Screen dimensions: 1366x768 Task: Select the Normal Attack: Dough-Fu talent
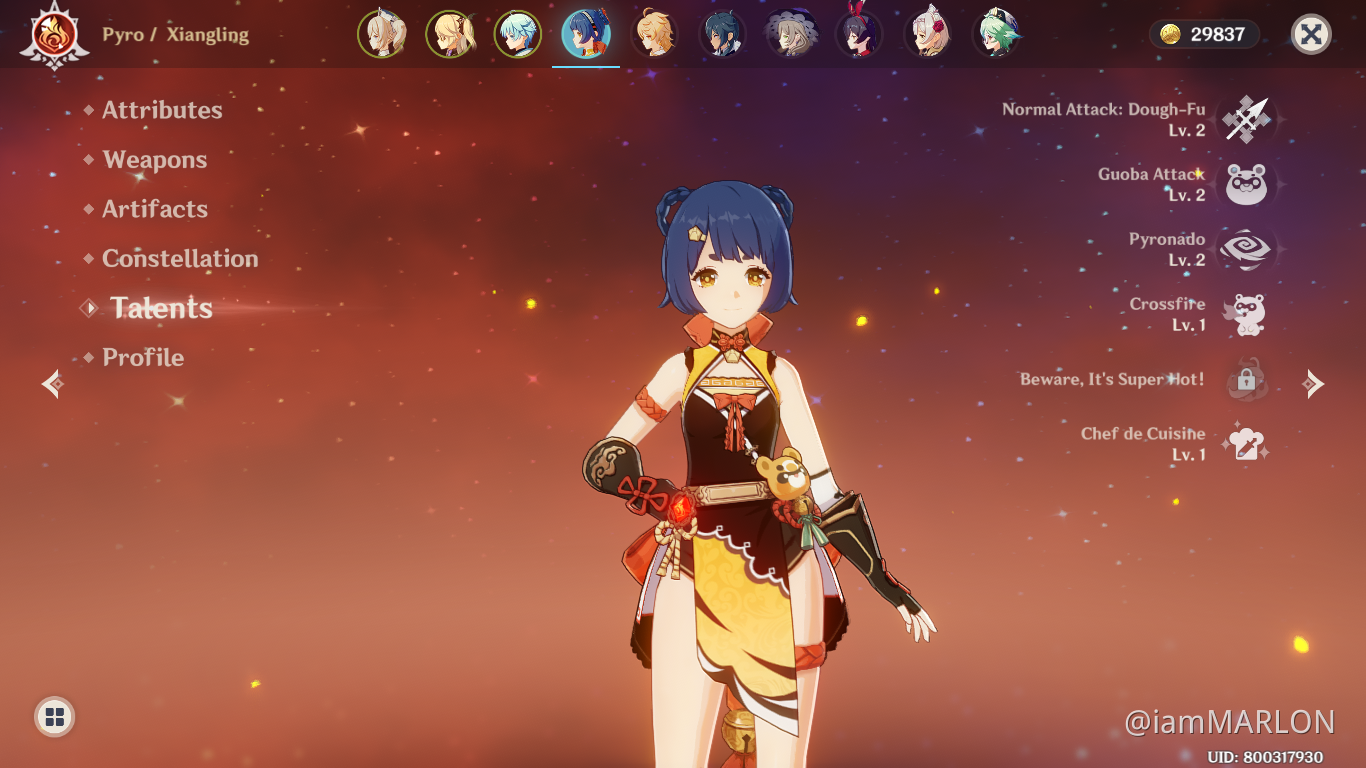click(x=1246, y=120)
